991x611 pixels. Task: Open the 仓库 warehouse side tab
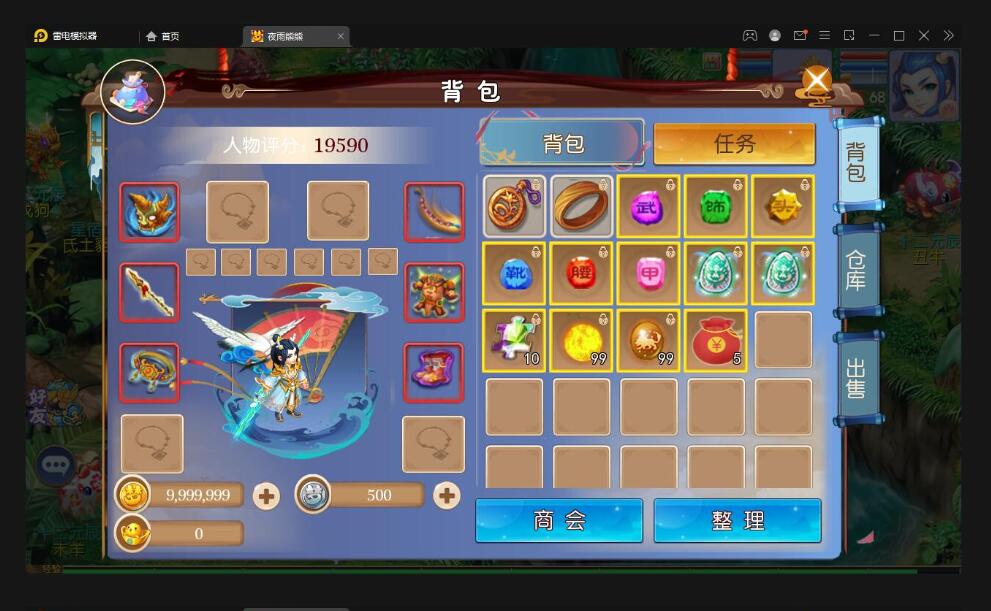click(x=856, y=270)
